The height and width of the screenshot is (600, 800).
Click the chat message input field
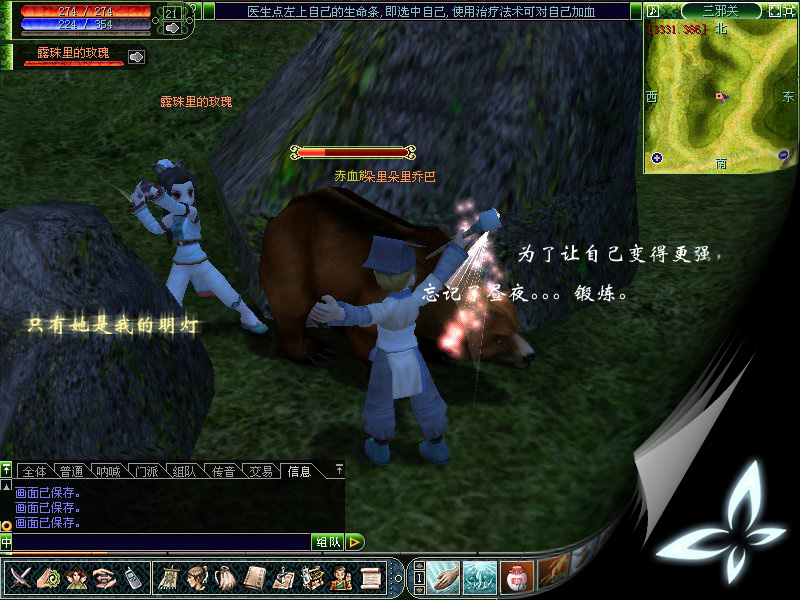coord(160,542)
